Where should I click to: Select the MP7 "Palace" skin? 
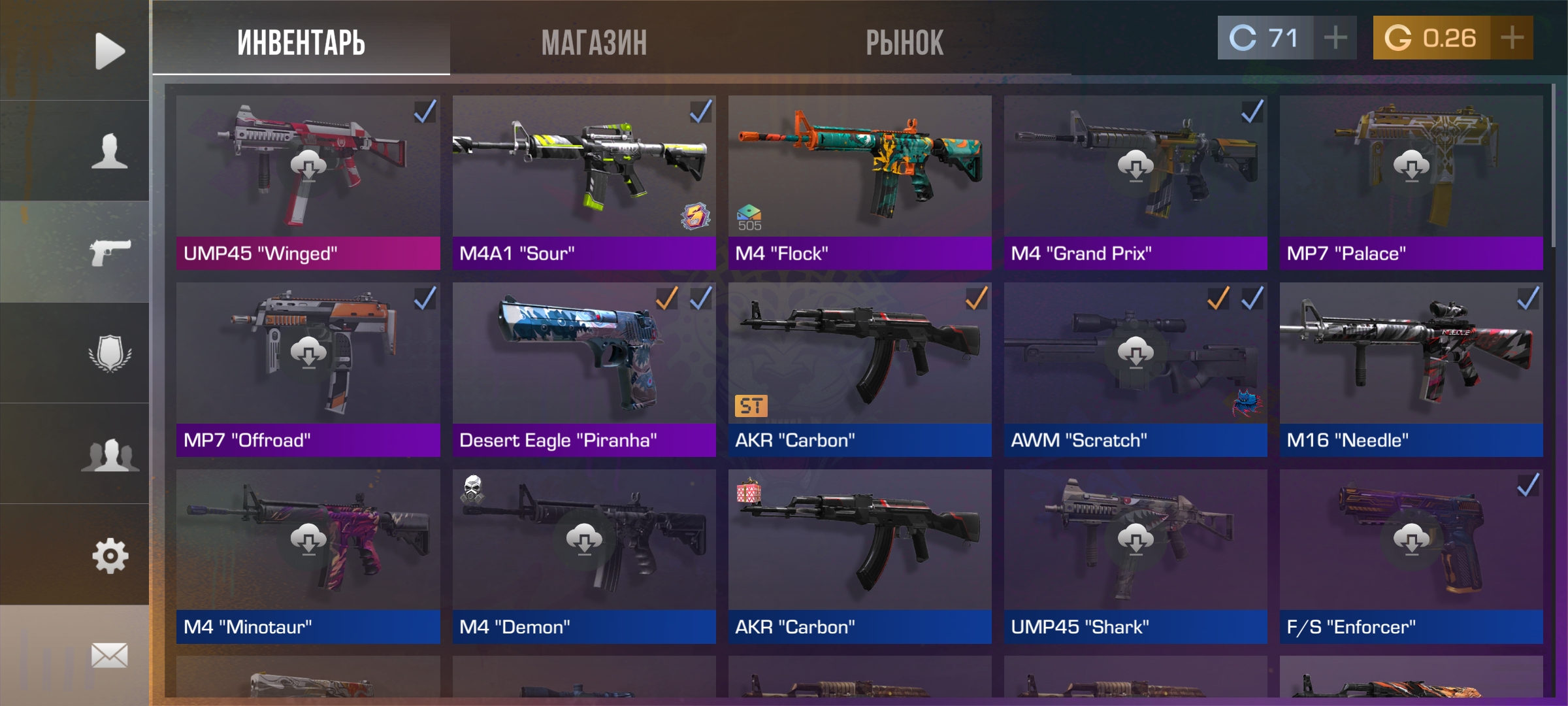click(1411, 182)
